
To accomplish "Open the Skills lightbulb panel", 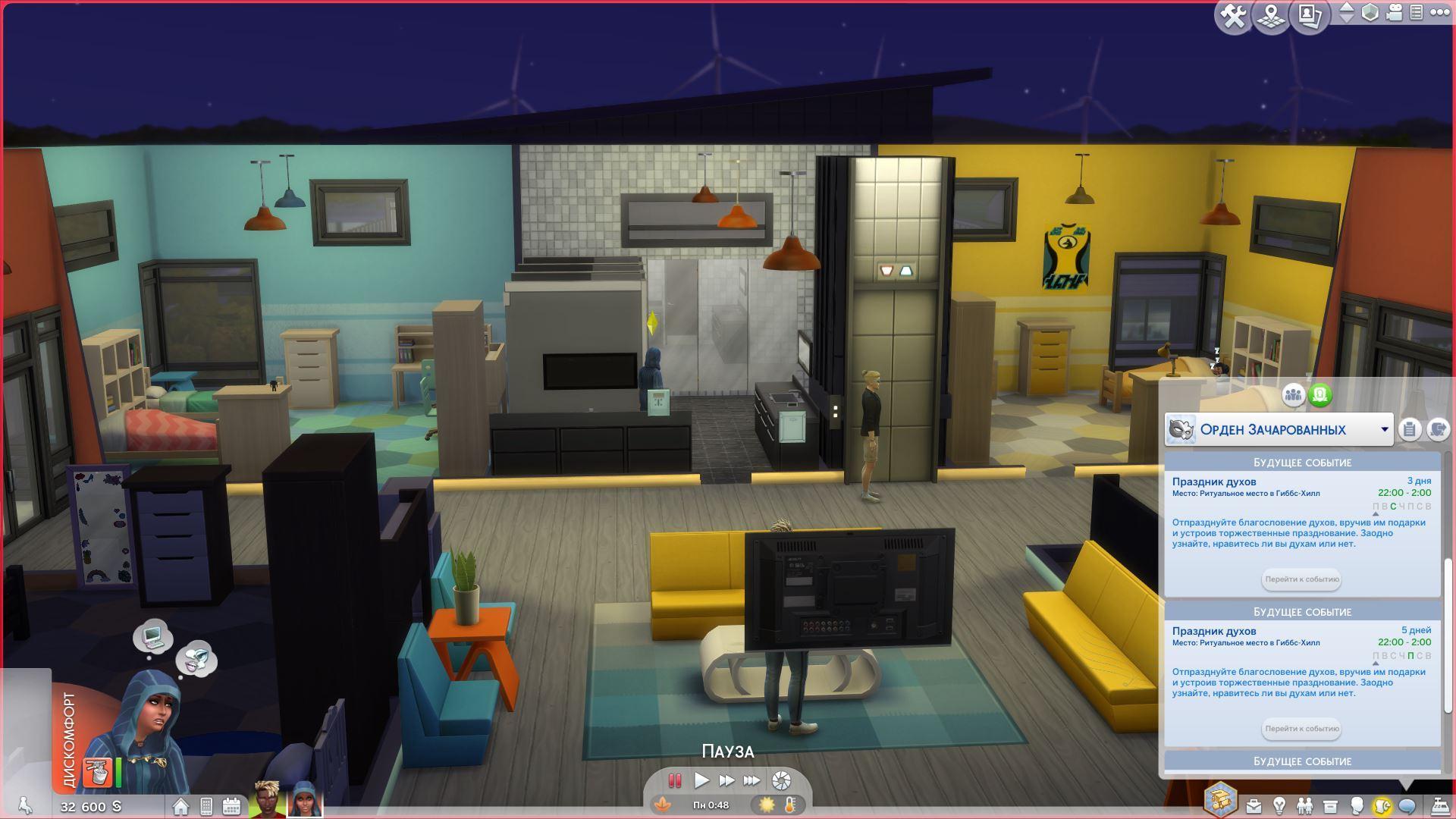I will pyautogui.click(x=1279, y=805).
